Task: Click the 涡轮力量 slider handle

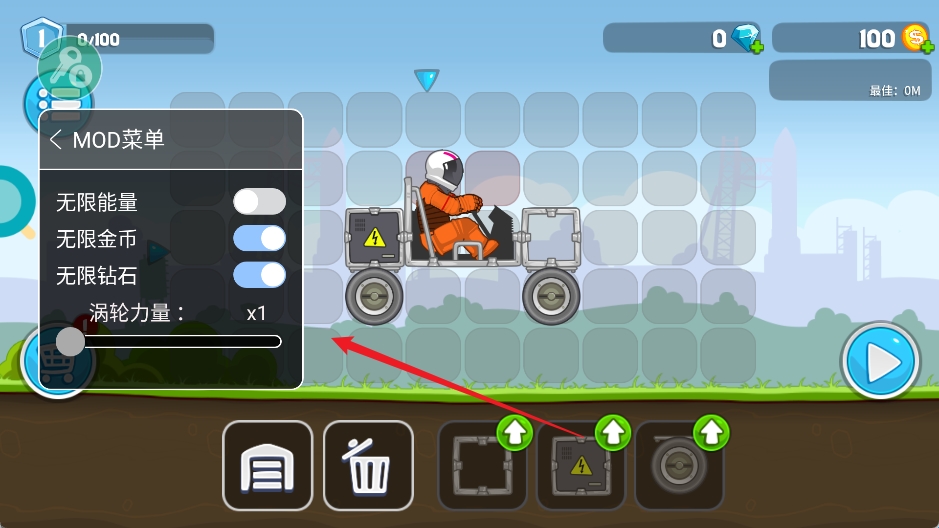Action: point(70,342)
